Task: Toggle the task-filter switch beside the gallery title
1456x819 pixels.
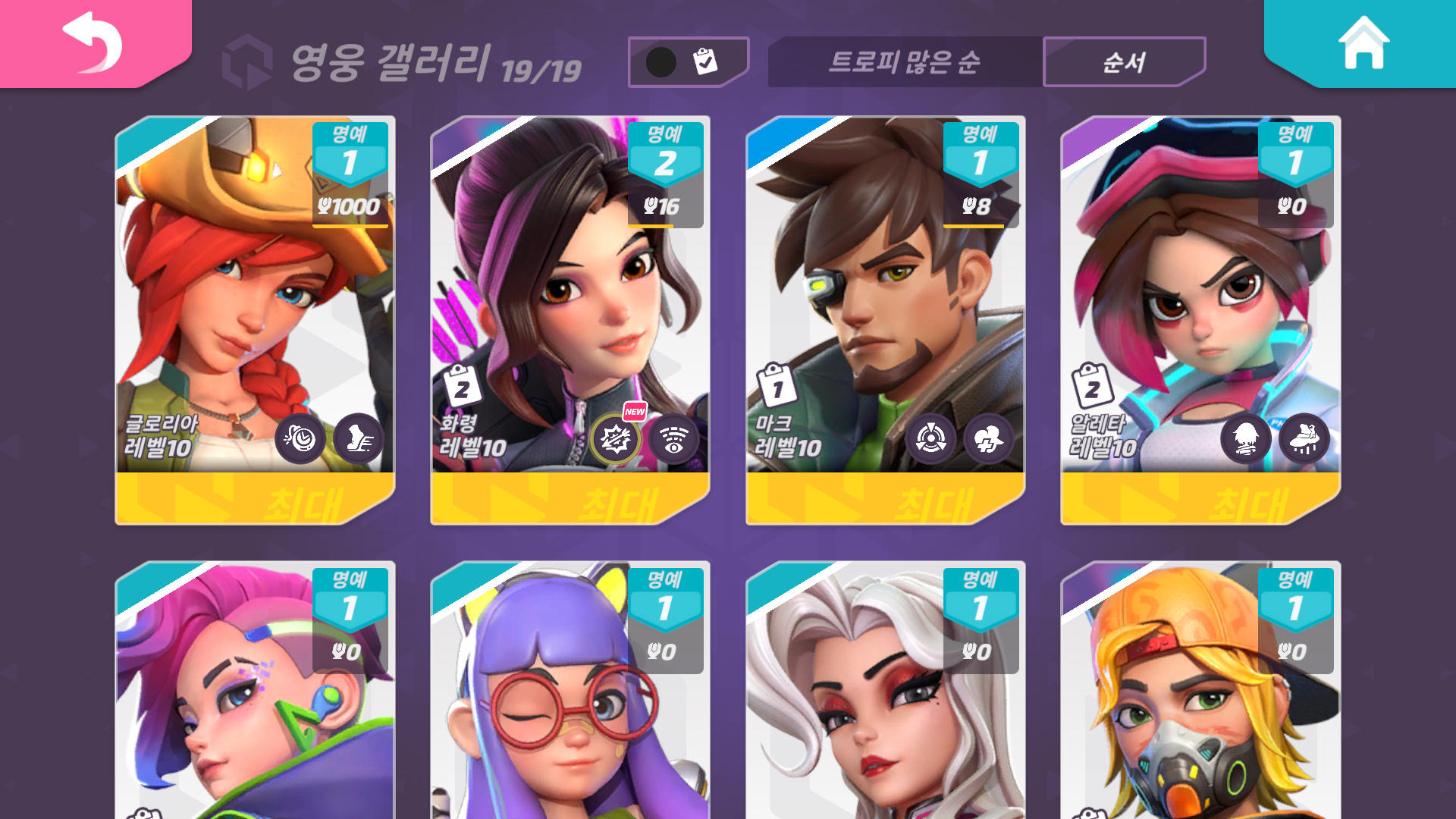Action: click(x=686, y=61)
